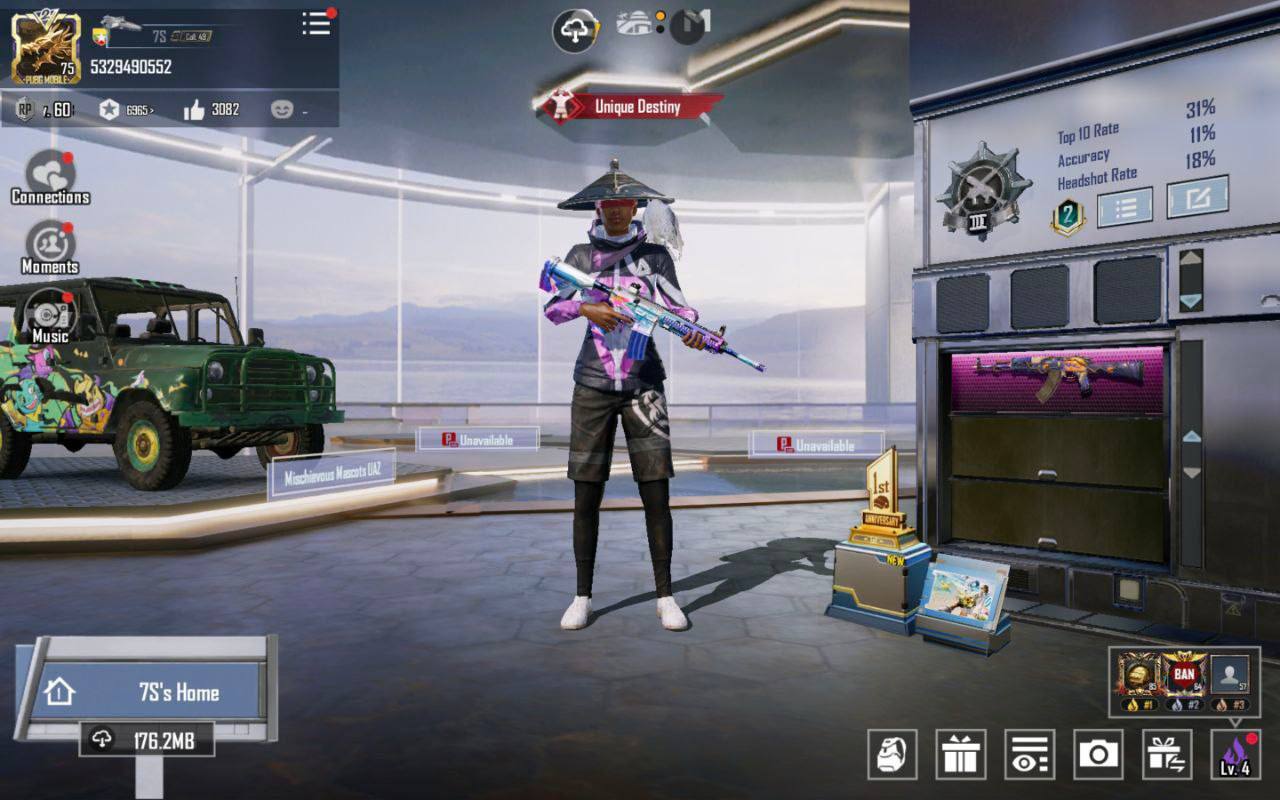Viewport: 1280px width, 800px height.
Task: Open the list menu beside the player name
Action: [316, 24]
